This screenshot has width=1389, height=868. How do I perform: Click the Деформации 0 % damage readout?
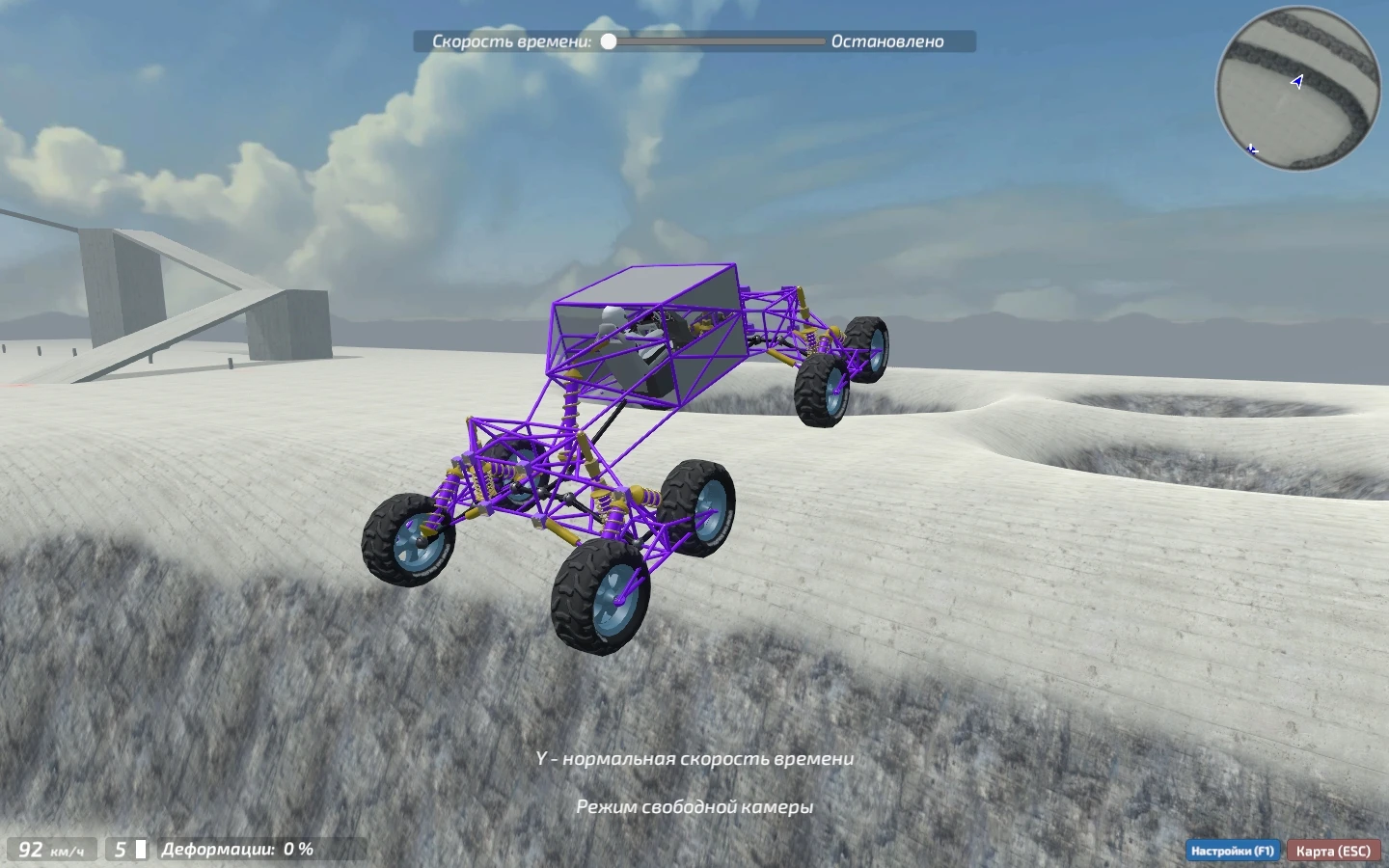237,850
